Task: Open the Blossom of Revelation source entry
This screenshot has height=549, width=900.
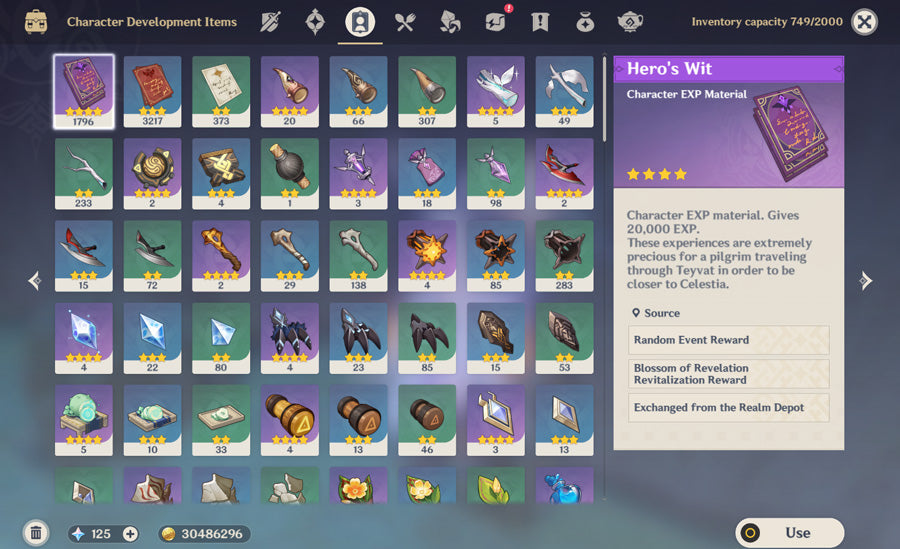Action: (x=730, y=374)
